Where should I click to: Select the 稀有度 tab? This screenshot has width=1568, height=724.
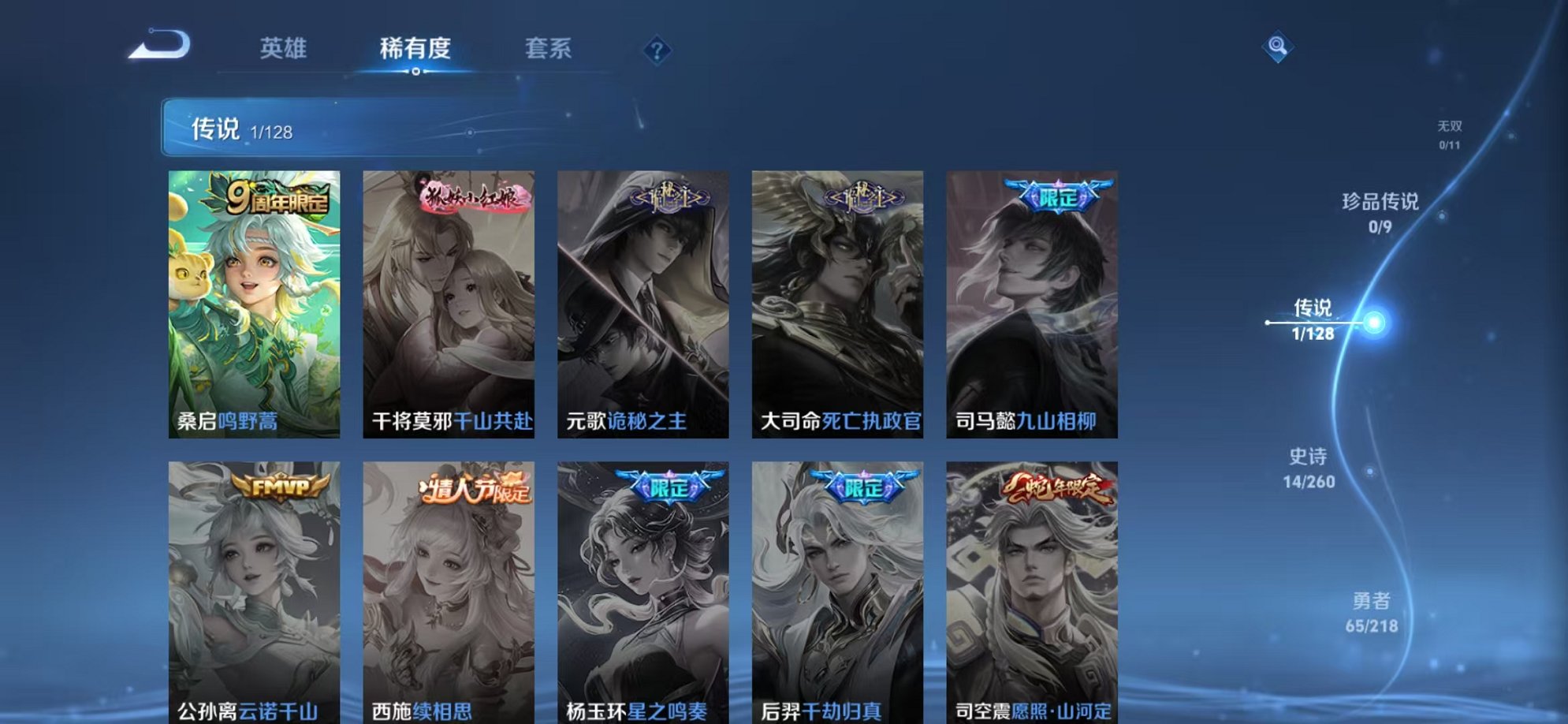click(415, 48)
